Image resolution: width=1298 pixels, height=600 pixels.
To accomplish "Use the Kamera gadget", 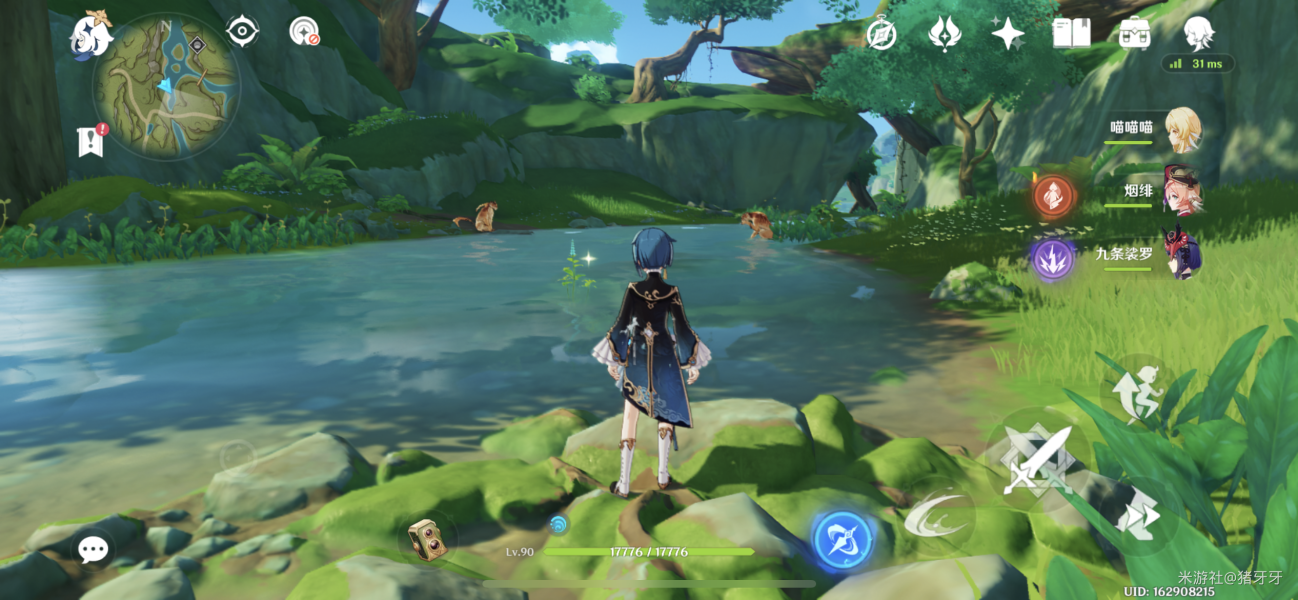I will [427, 539].
